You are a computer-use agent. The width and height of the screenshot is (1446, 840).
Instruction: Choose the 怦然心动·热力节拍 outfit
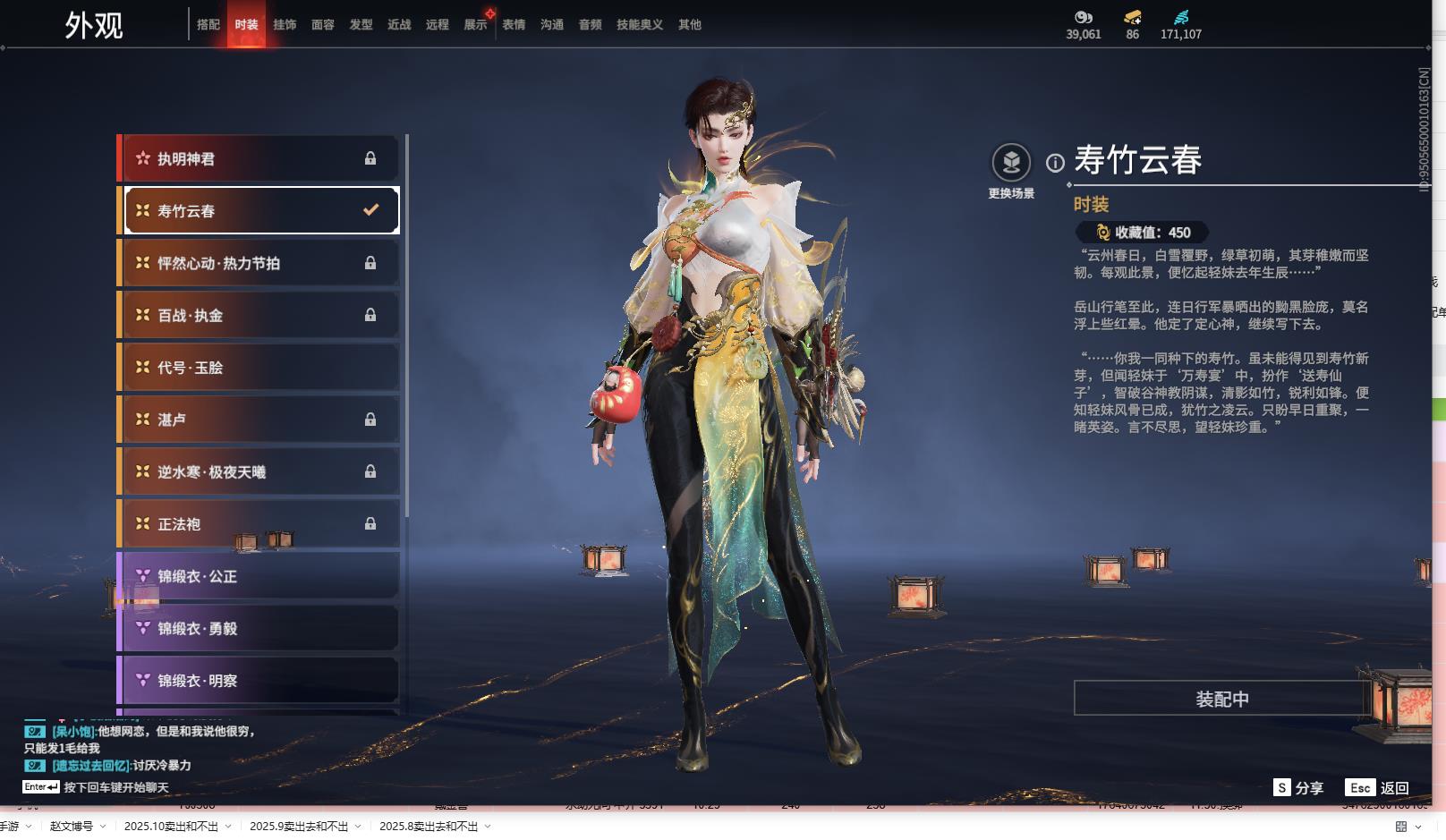click(x=259, y=263)
